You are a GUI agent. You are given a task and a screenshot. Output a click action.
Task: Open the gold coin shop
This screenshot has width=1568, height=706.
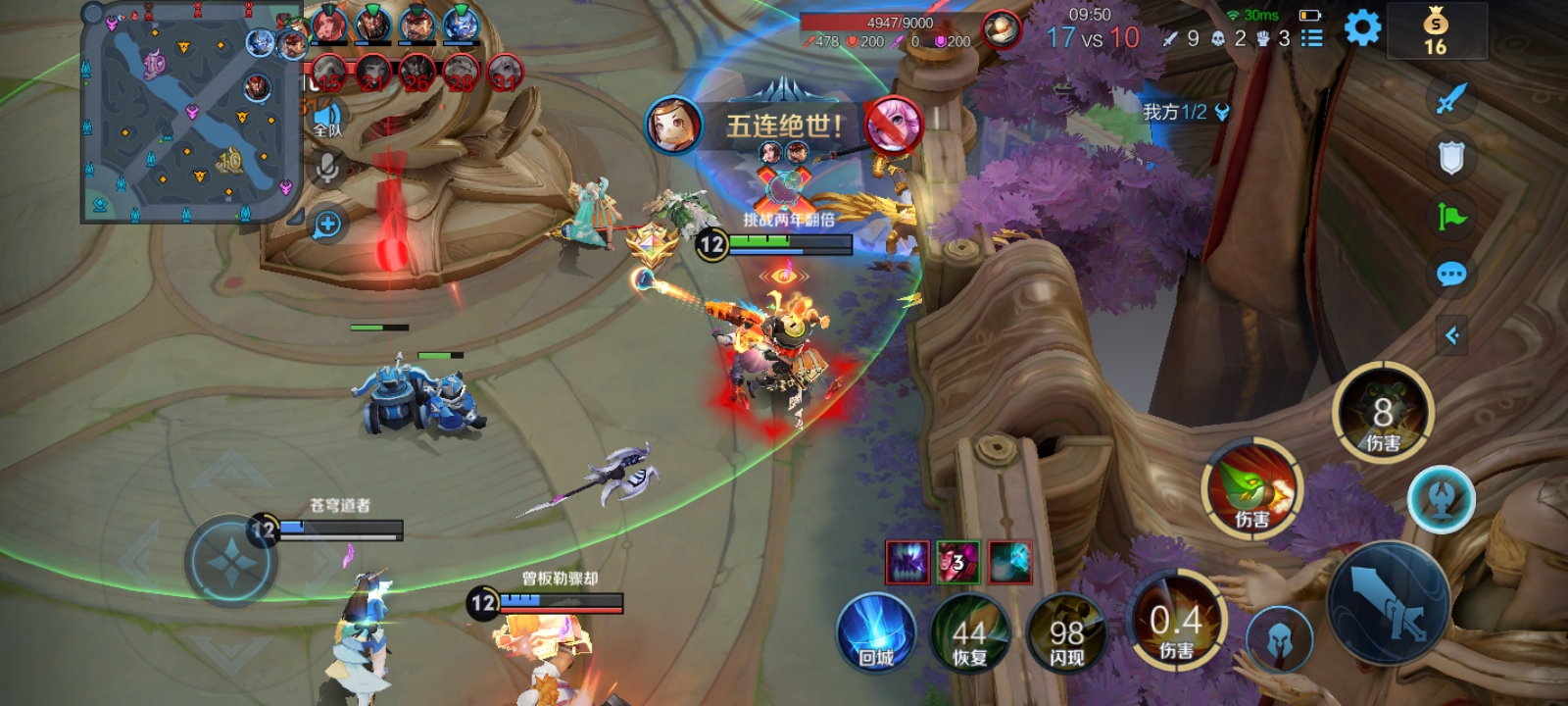(x=1436, y=30)
